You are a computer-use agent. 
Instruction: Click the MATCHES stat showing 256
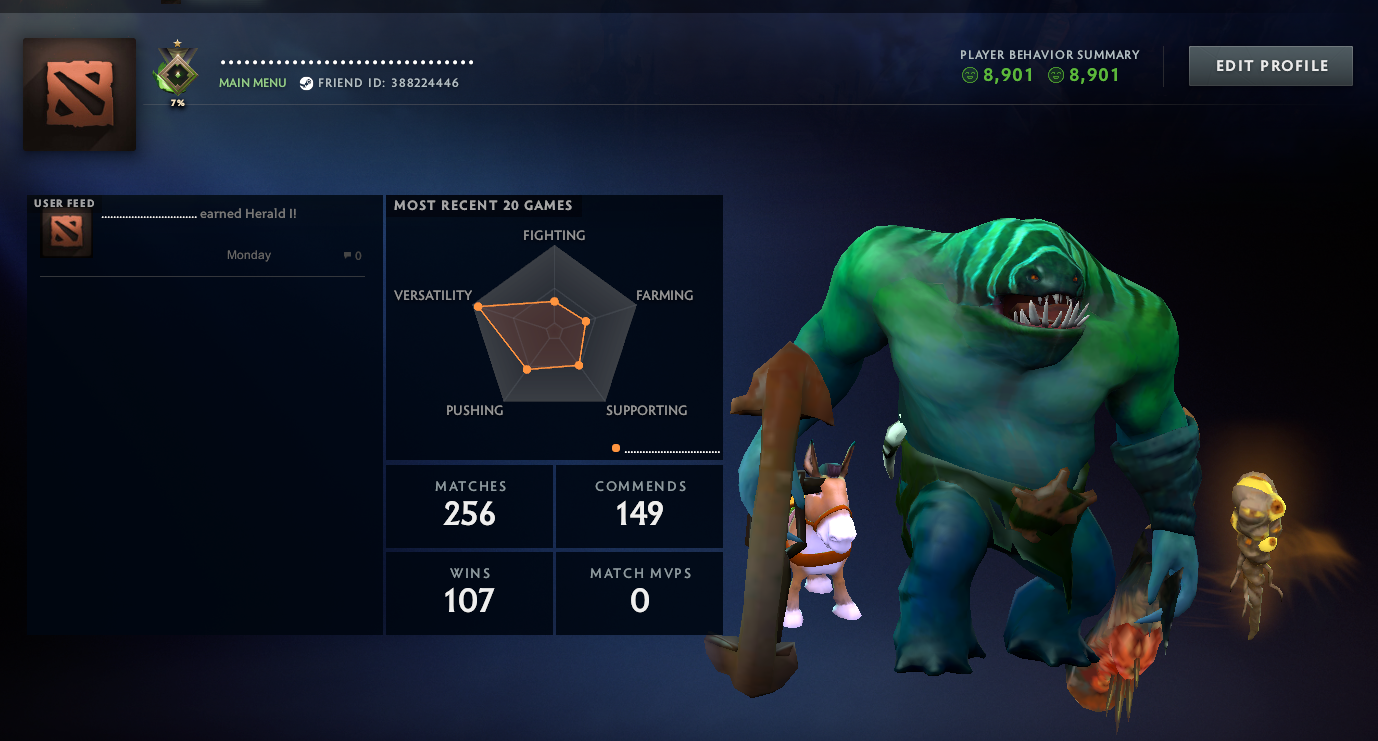click(468, 505)
